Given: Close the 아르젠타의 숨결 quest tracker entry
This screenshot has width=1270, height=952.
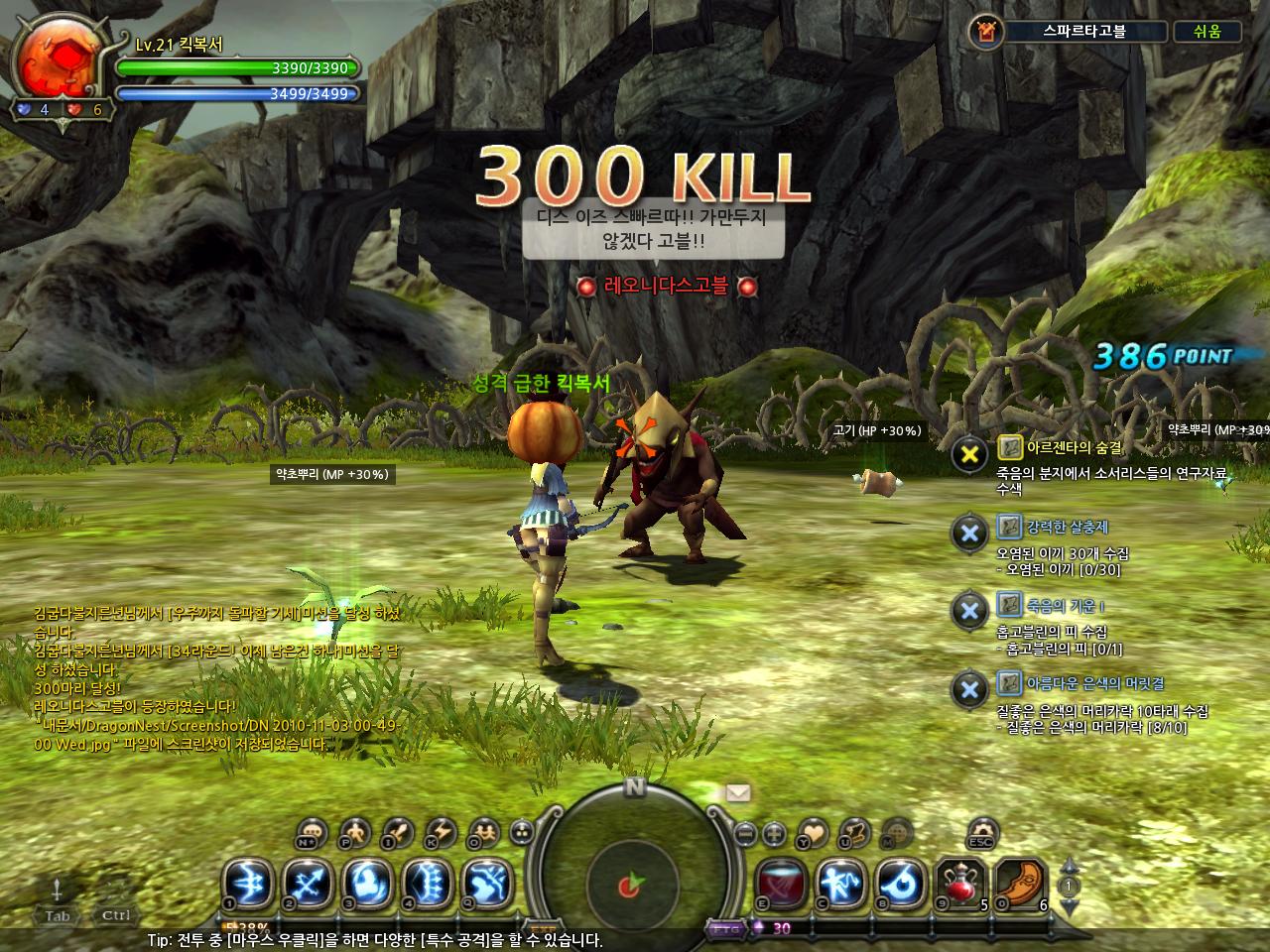Looking at the screenshot, I should [967, 455].
